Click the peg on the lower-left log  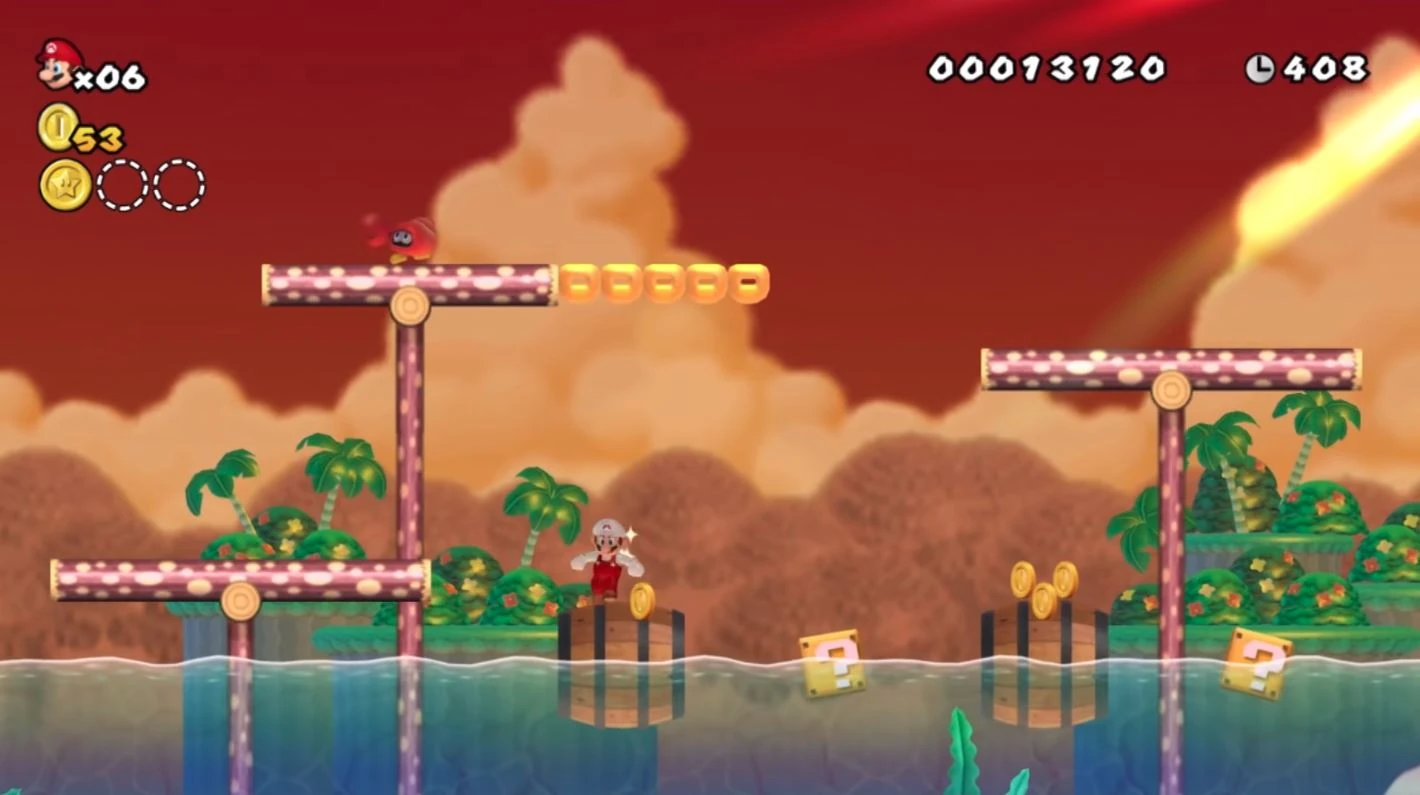pos(239,601)
